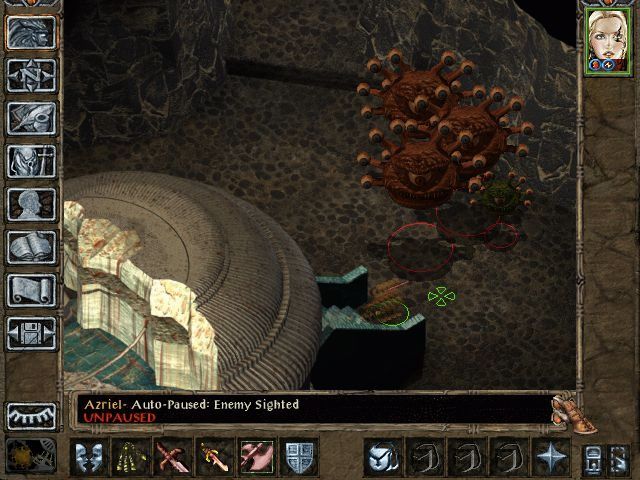Activate the talk masks button

tap(88, 457)
